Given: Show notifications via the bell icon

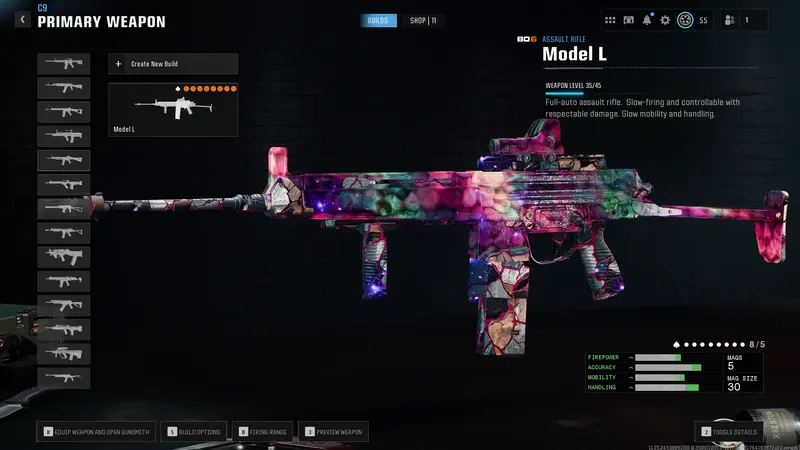Looking at the screenshot, I should pos(647,20).
